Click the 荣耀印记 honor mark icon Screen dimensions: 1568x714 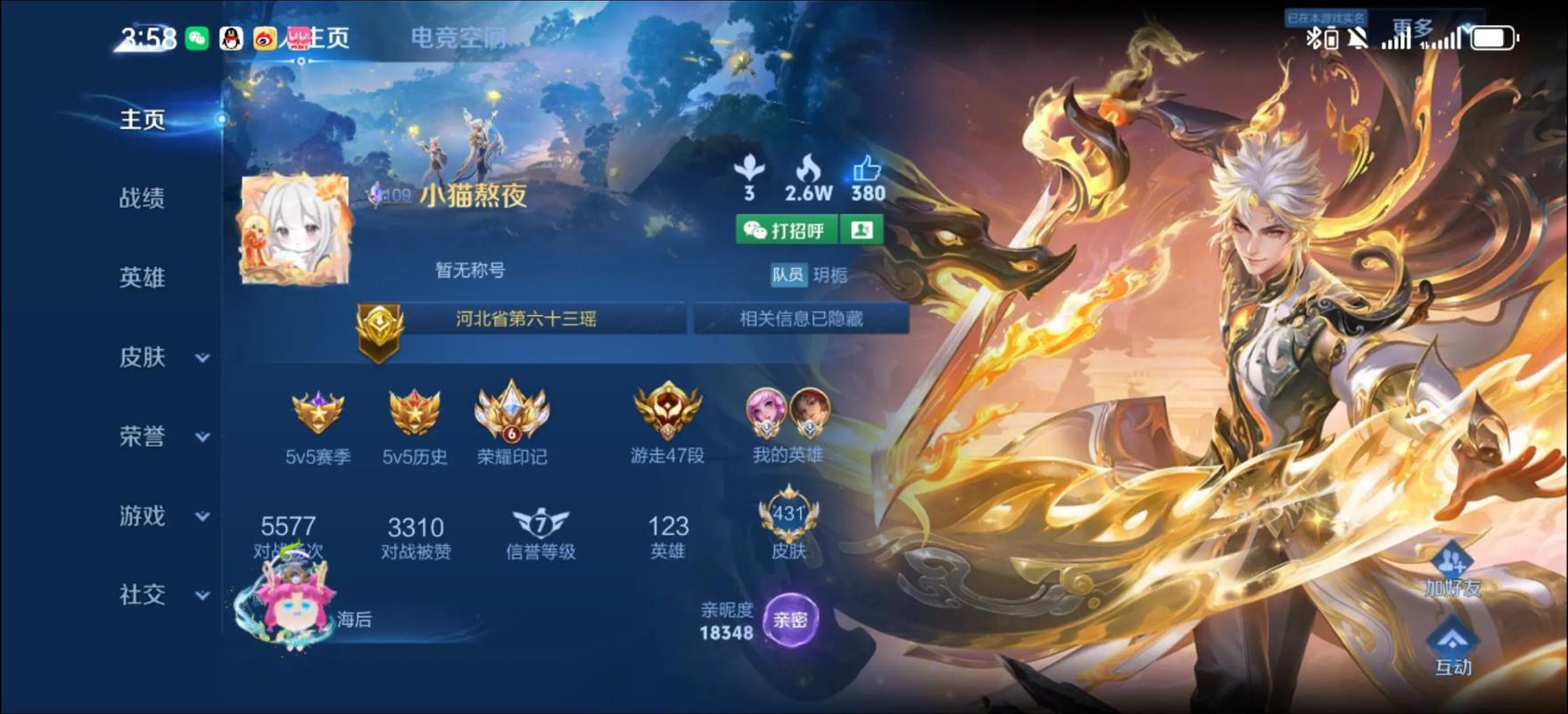pos(512,411)
